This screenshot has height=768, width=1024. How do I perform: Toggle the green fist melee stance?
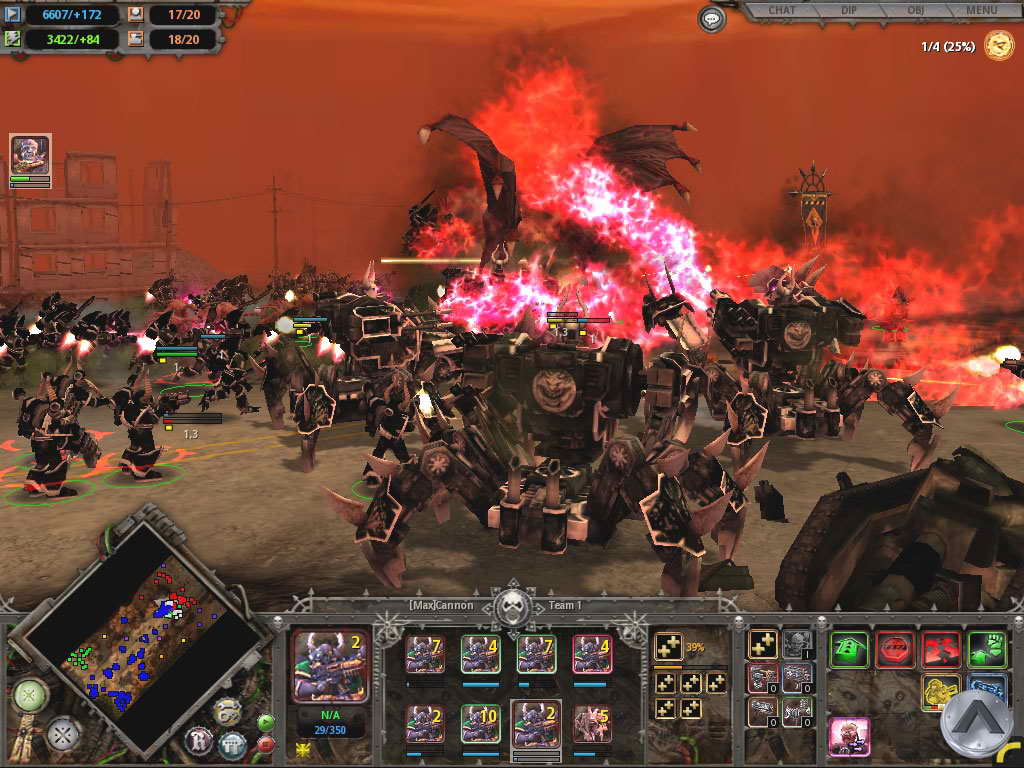[987, 649]
